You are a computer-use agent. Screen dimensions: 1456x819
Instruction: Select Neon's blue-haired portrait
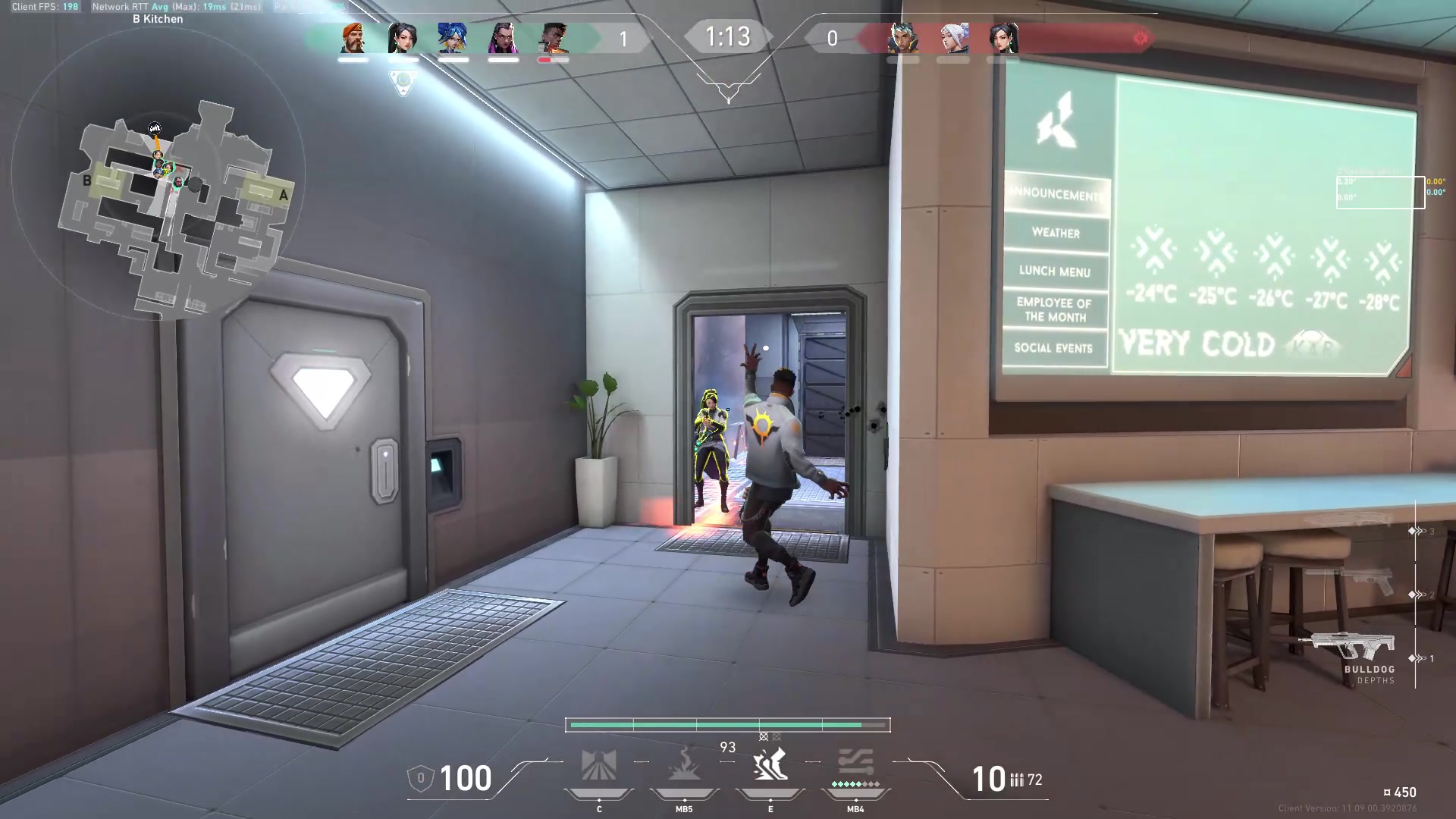coord(453,38)
